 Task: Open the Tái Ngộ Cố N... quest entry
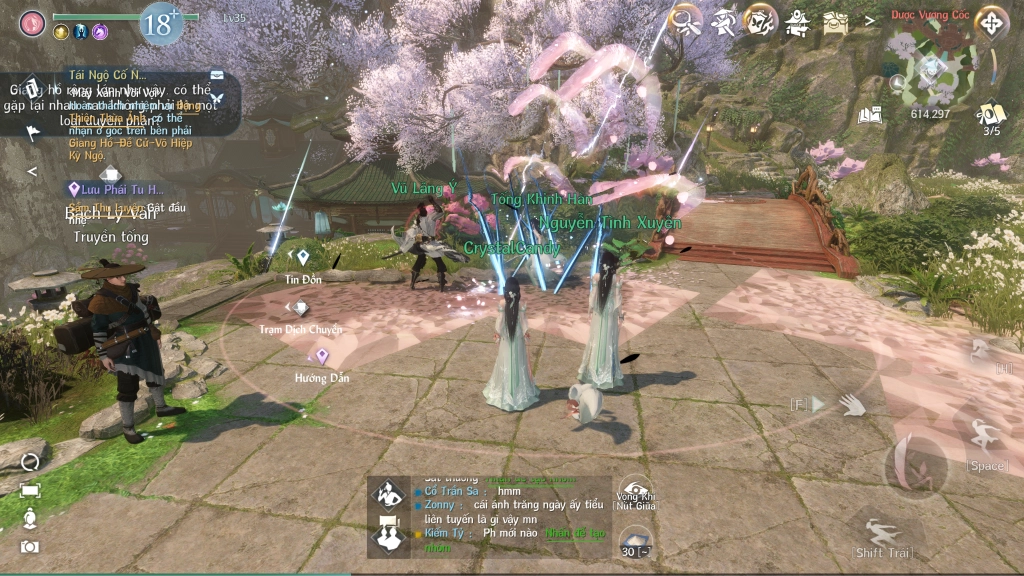coord(108,75)
